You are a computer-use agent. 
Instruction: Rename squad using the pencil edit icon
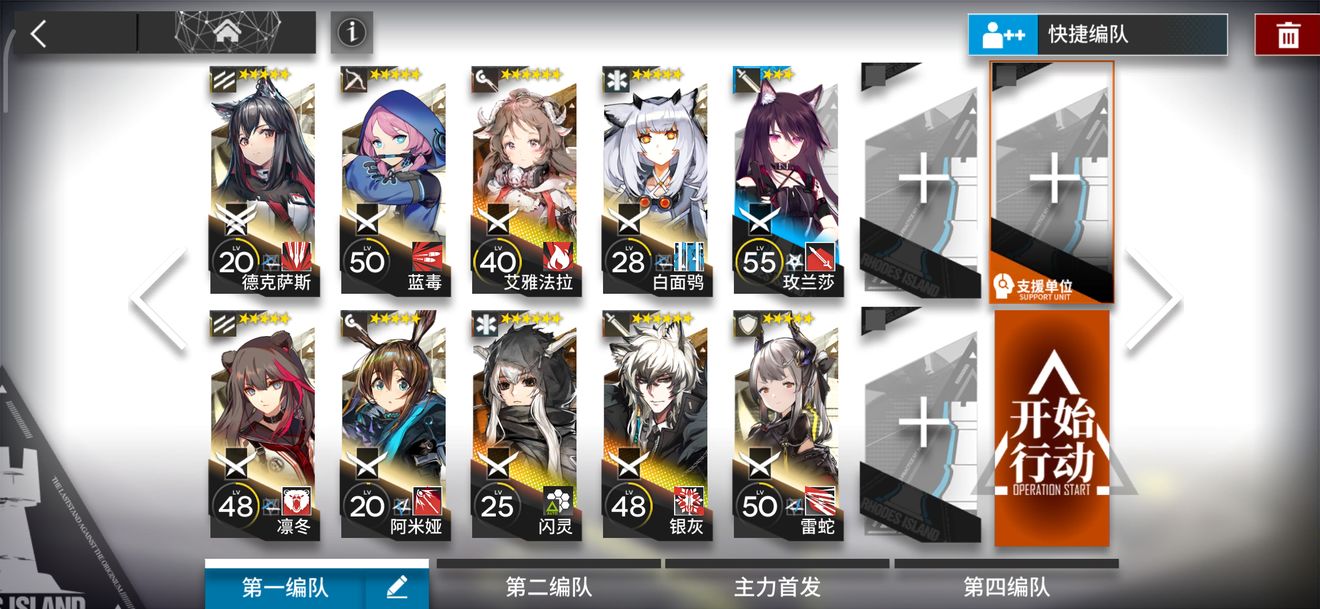click(x=396, y=588)
